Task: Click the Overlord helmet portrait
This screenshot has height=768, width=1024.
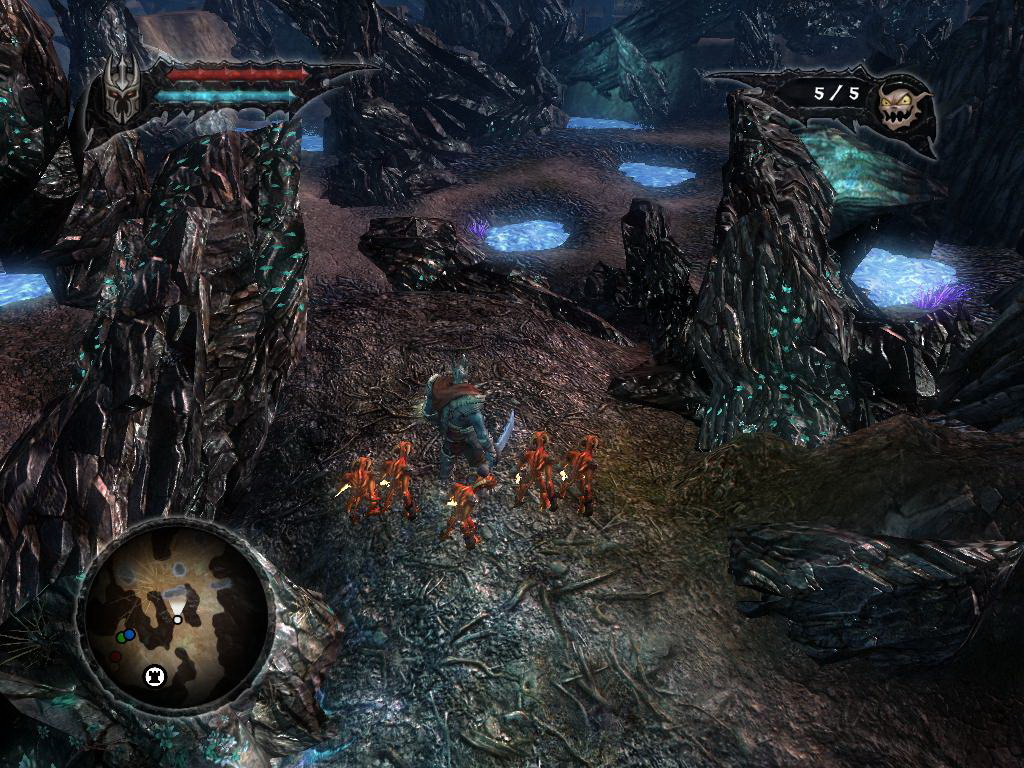Action: tap(122, 94)
